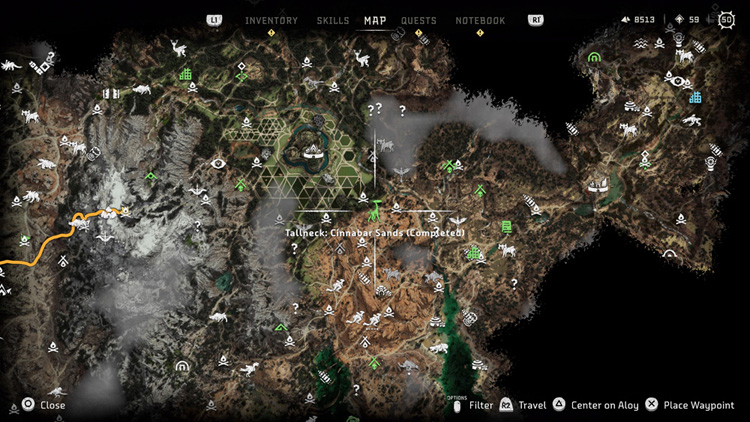Select the white eye marker on the map

click(218, 163)
